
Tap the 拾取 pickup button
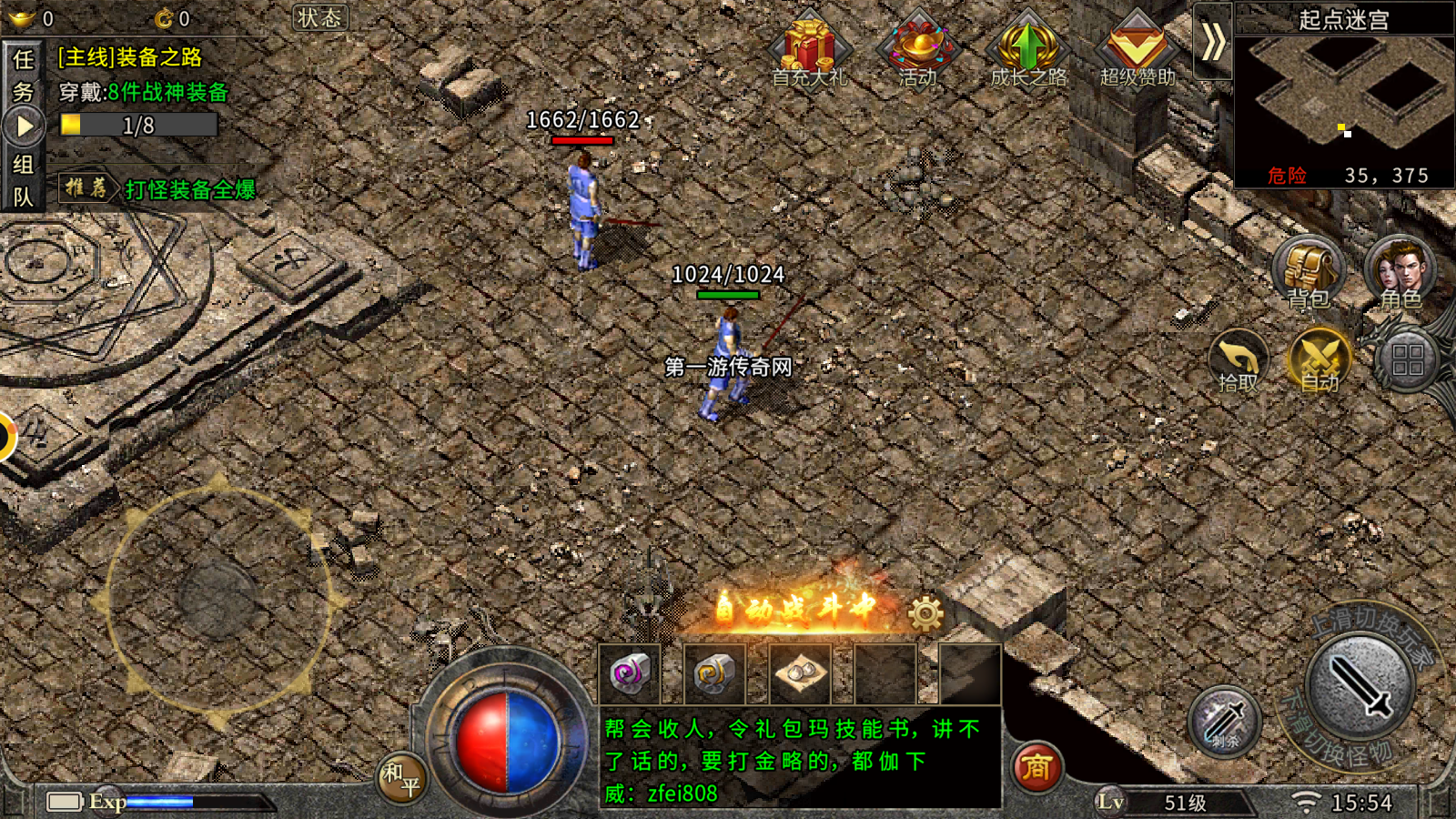(1238, 361)
